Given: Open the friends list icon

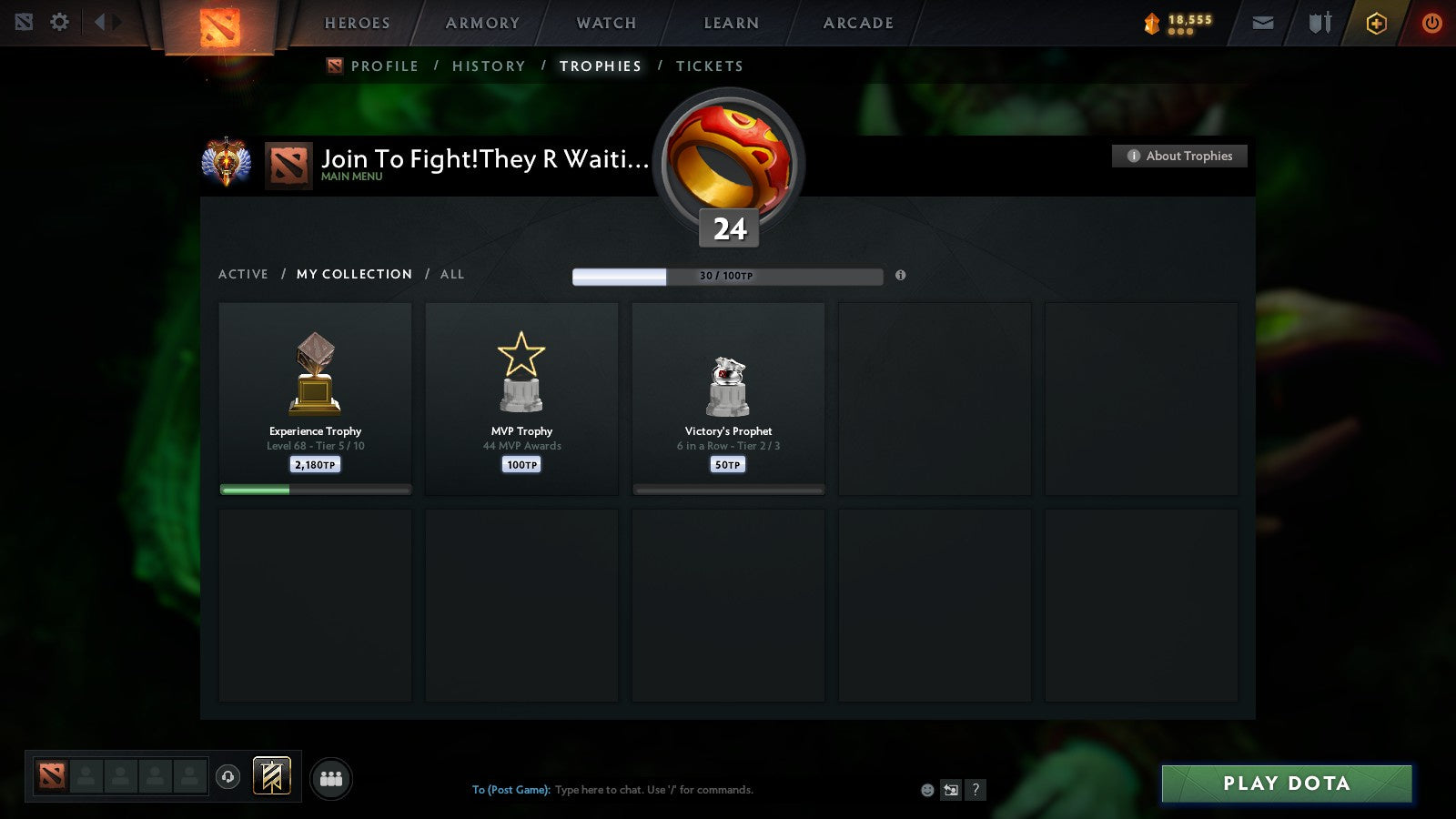Looking at the screenshot, I should 331,778.
